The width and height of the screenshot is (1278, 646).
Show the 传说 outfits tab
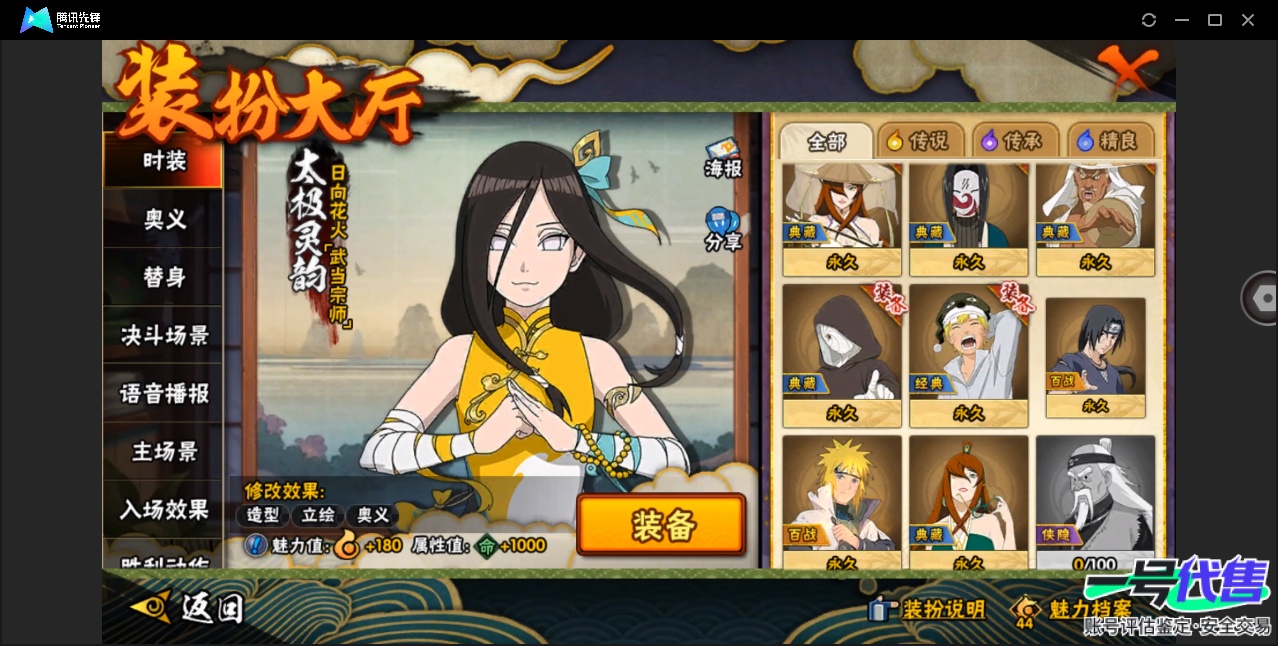920,142
